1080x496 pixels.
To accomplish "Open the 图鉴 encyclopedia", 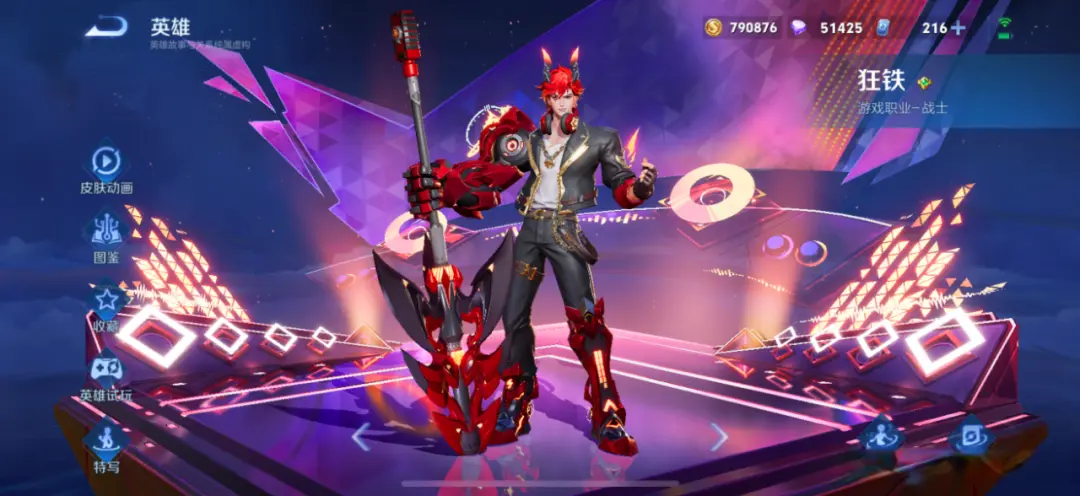I will (106, 232).
